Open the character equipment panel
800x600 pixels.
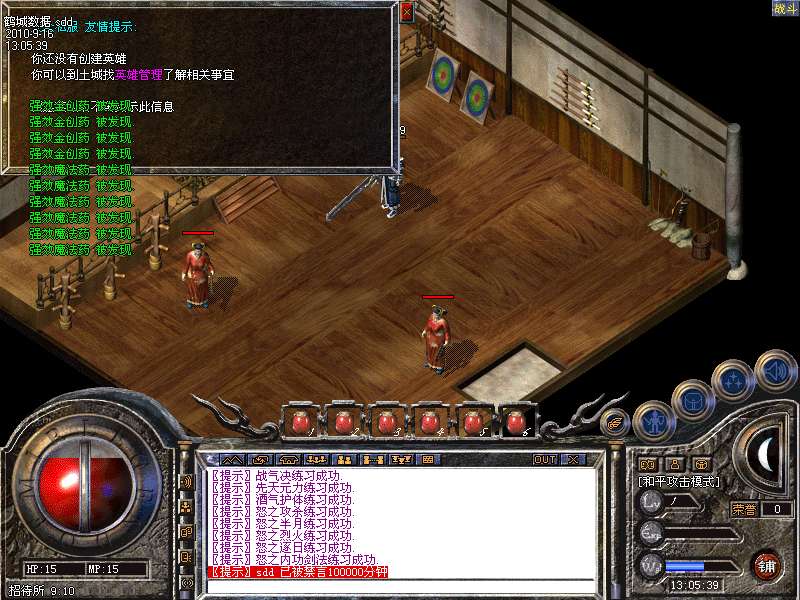[654, 421]
